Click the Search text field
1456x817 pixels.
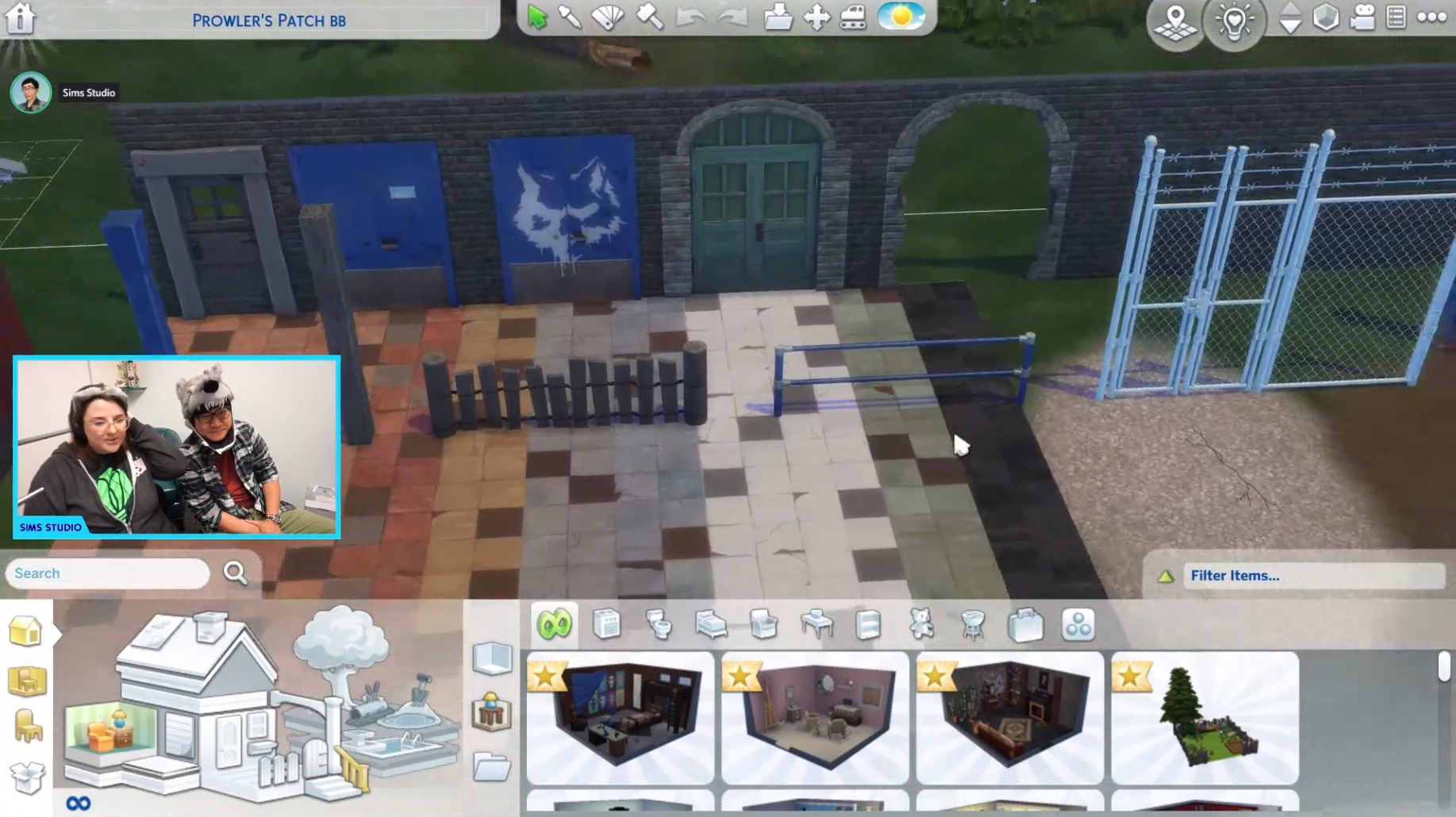(108, 573)
